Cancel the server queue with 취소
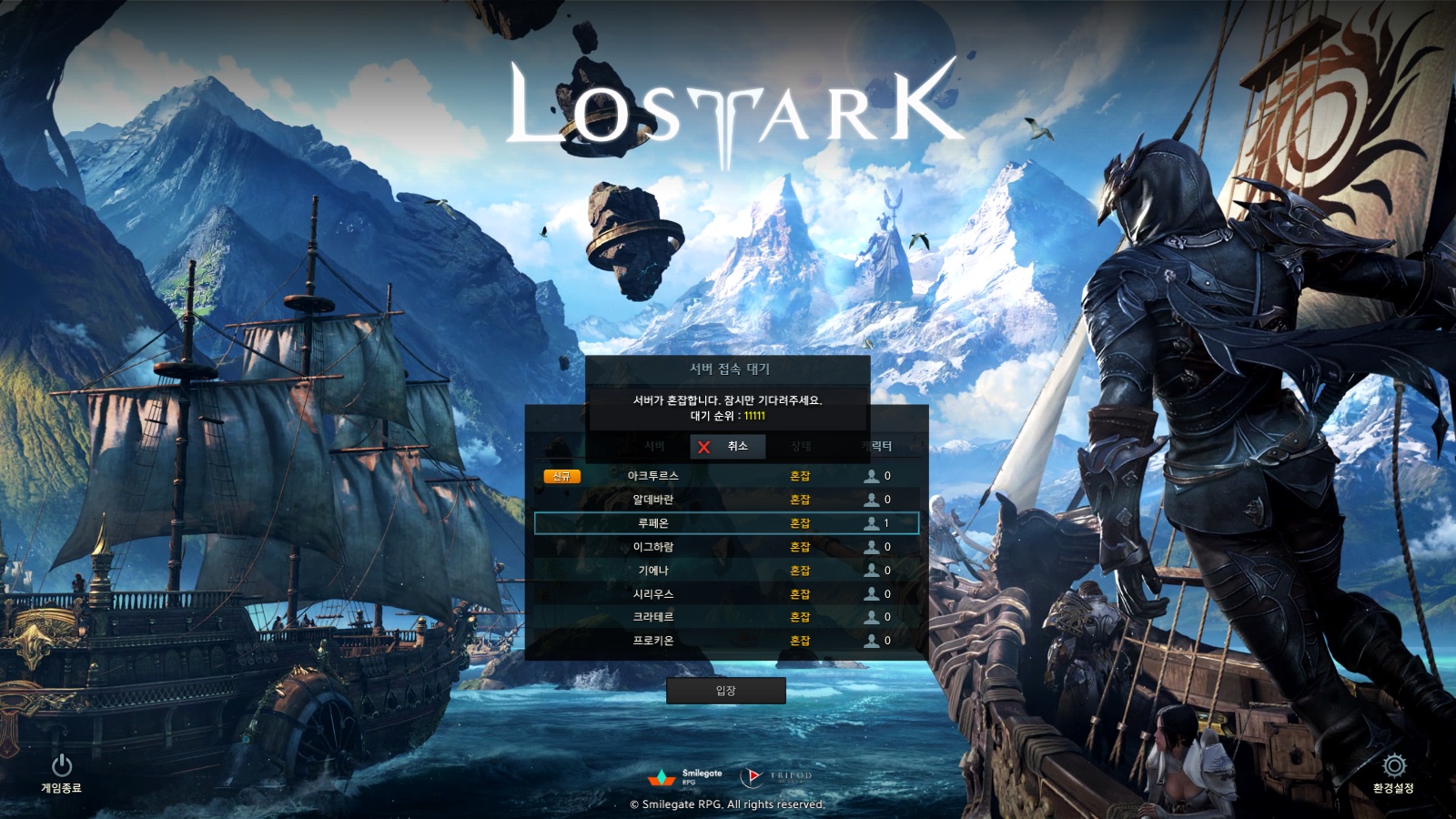The image size is (1456, 819). tap(727, 446)
